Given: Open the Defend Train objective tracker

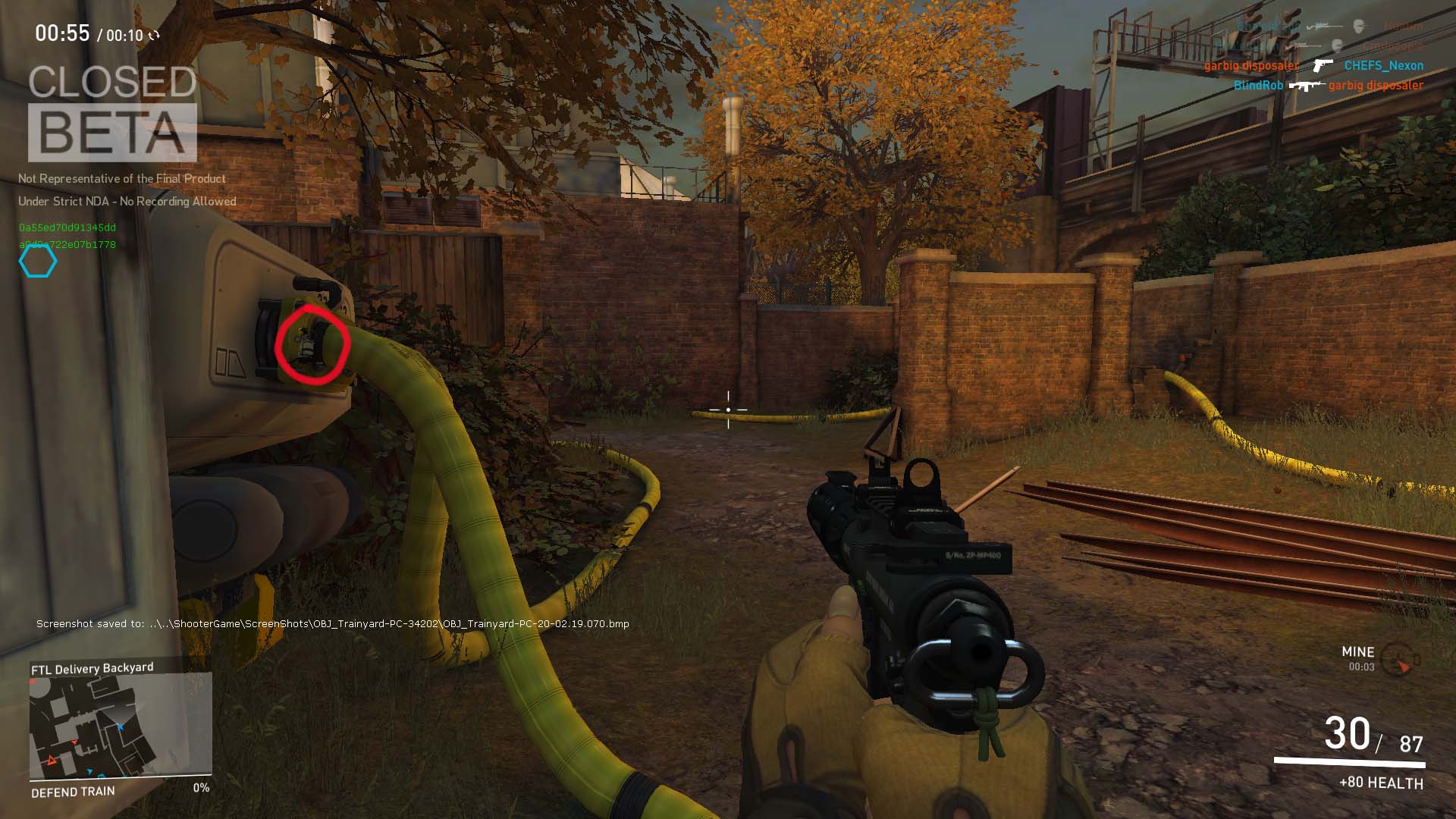Looking at the screenshot, I should point(74,792).
